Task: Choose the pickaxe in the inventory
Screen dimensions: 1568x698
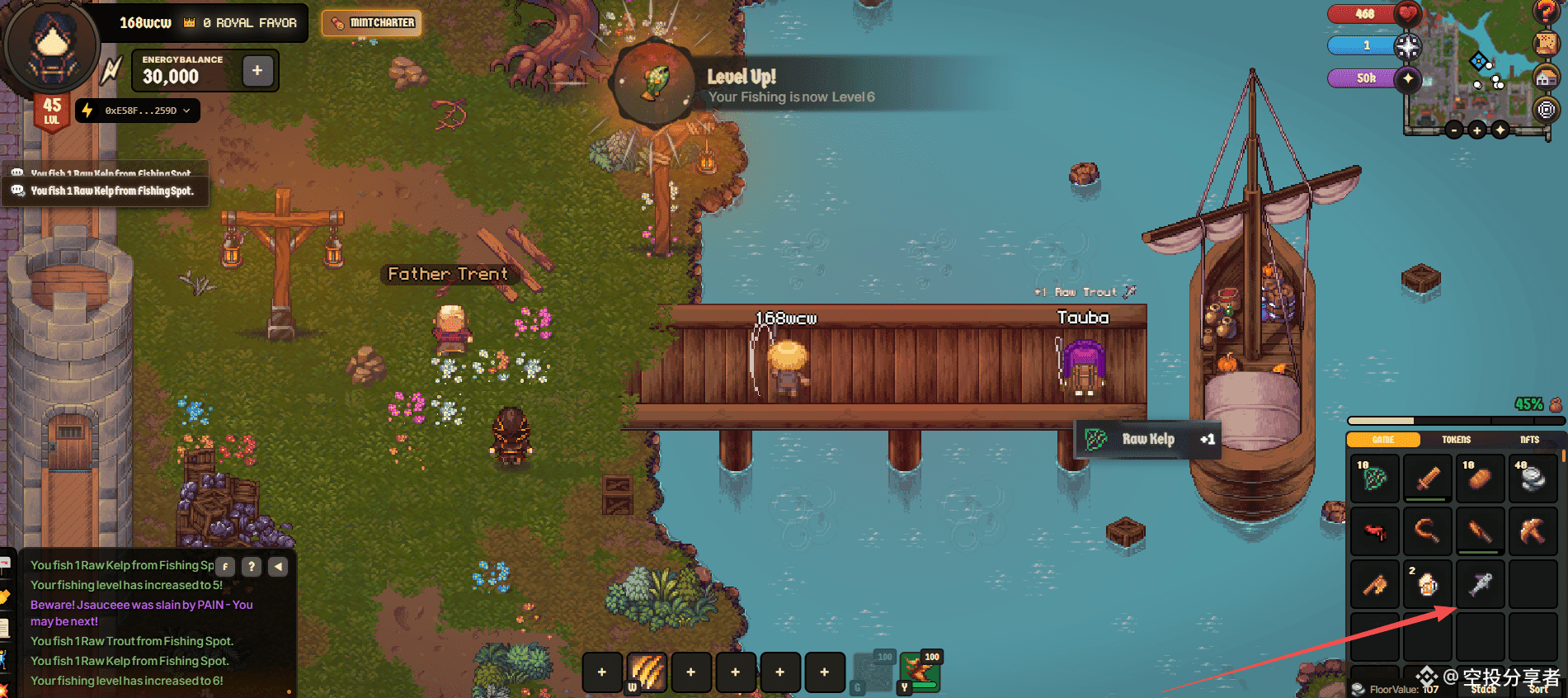Action: tap(1533, 531)
